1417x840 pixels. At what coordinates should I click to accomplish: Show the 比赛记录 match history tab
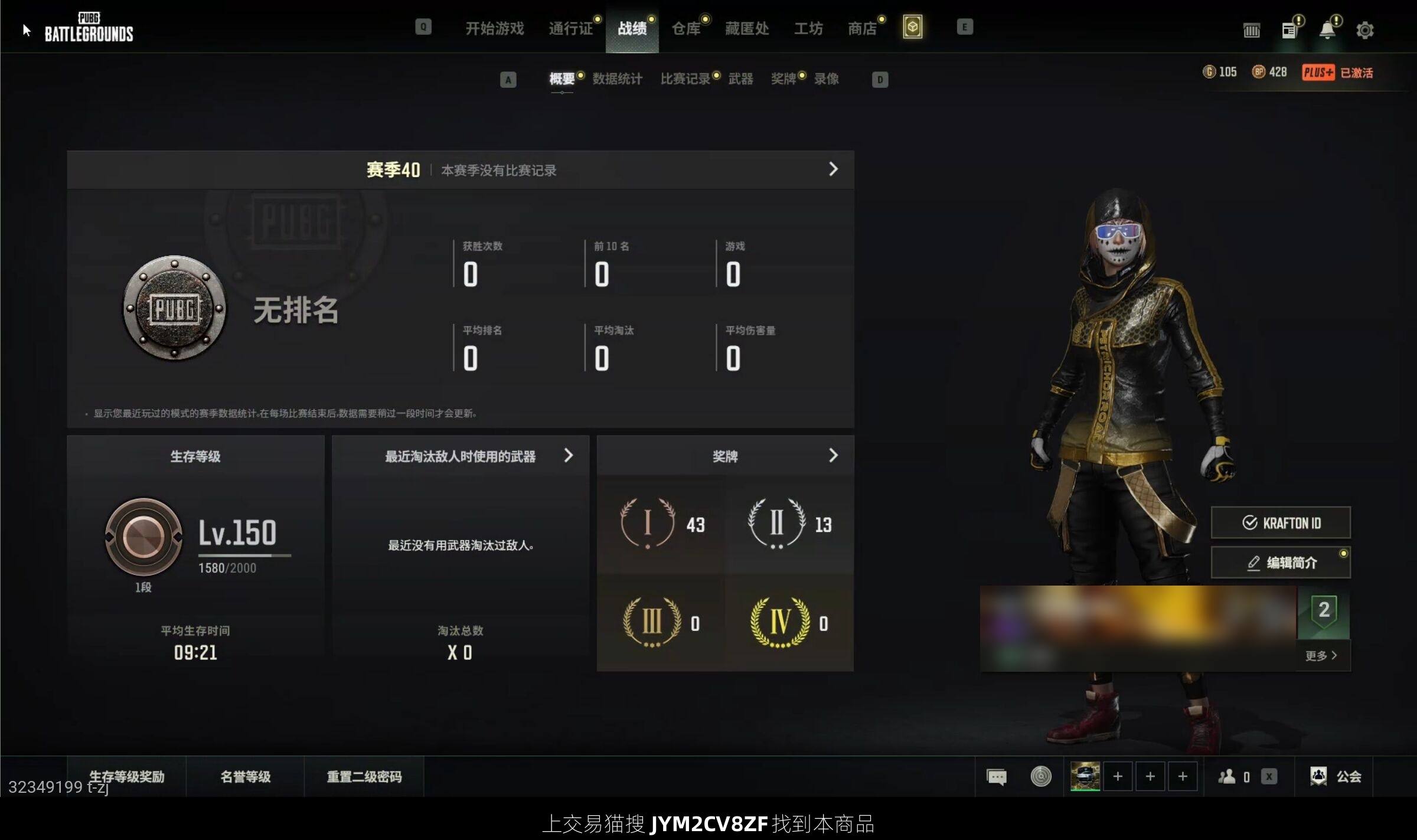(685, 79)
